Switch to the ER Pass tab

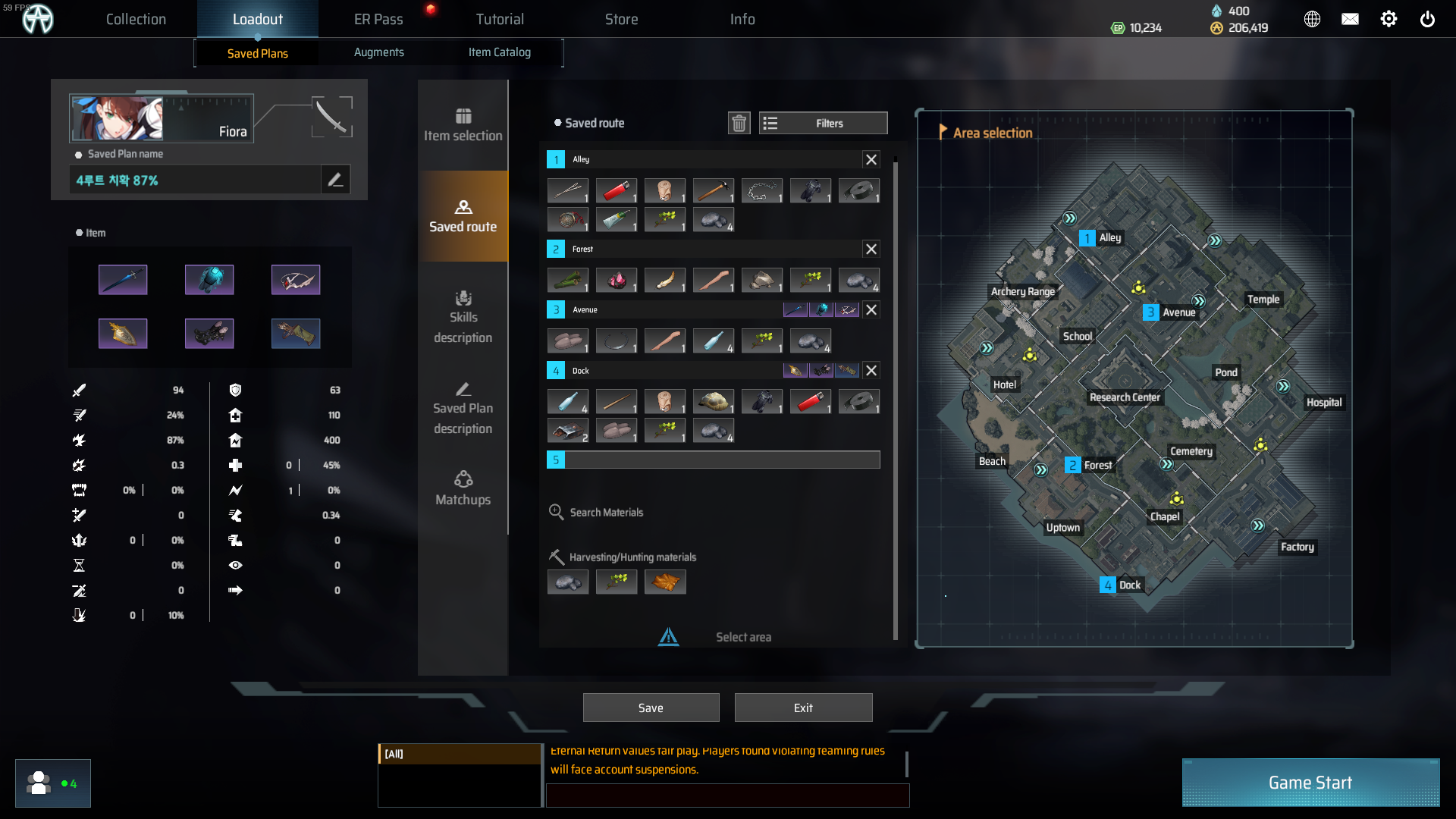378,19
